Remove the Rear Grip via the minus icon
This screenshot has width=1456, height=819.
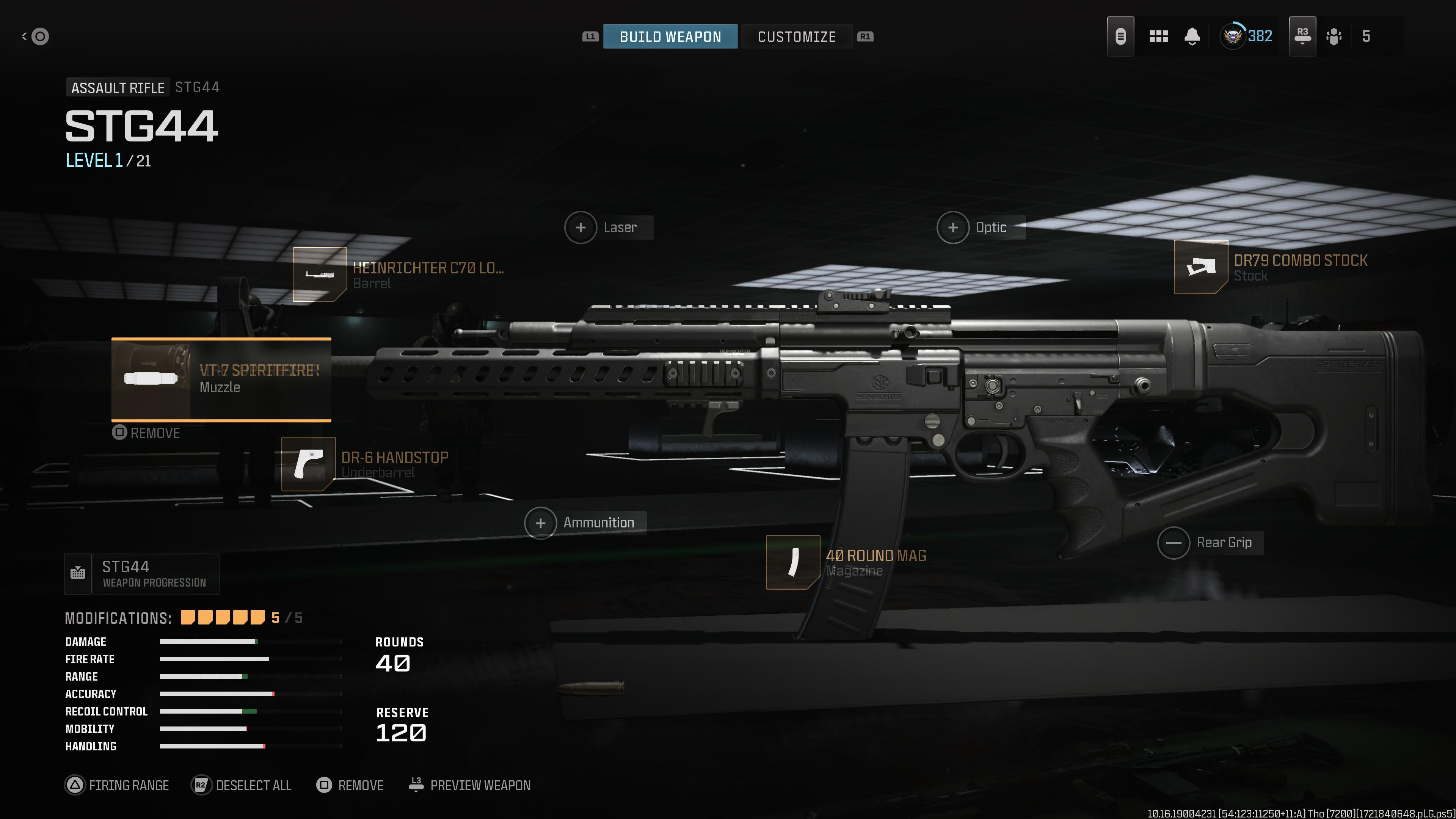point(1174,542)
